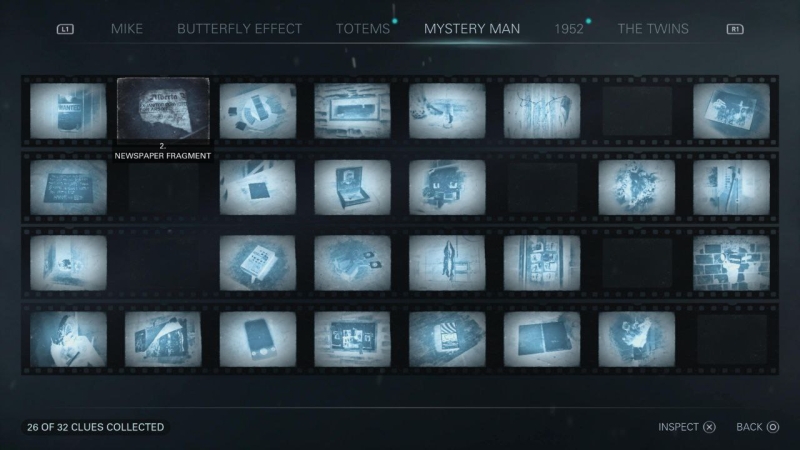The height and width of the screenshot is (450, 800).
Task: Open The Twins clue tab
Action: [x=653, y=28]
